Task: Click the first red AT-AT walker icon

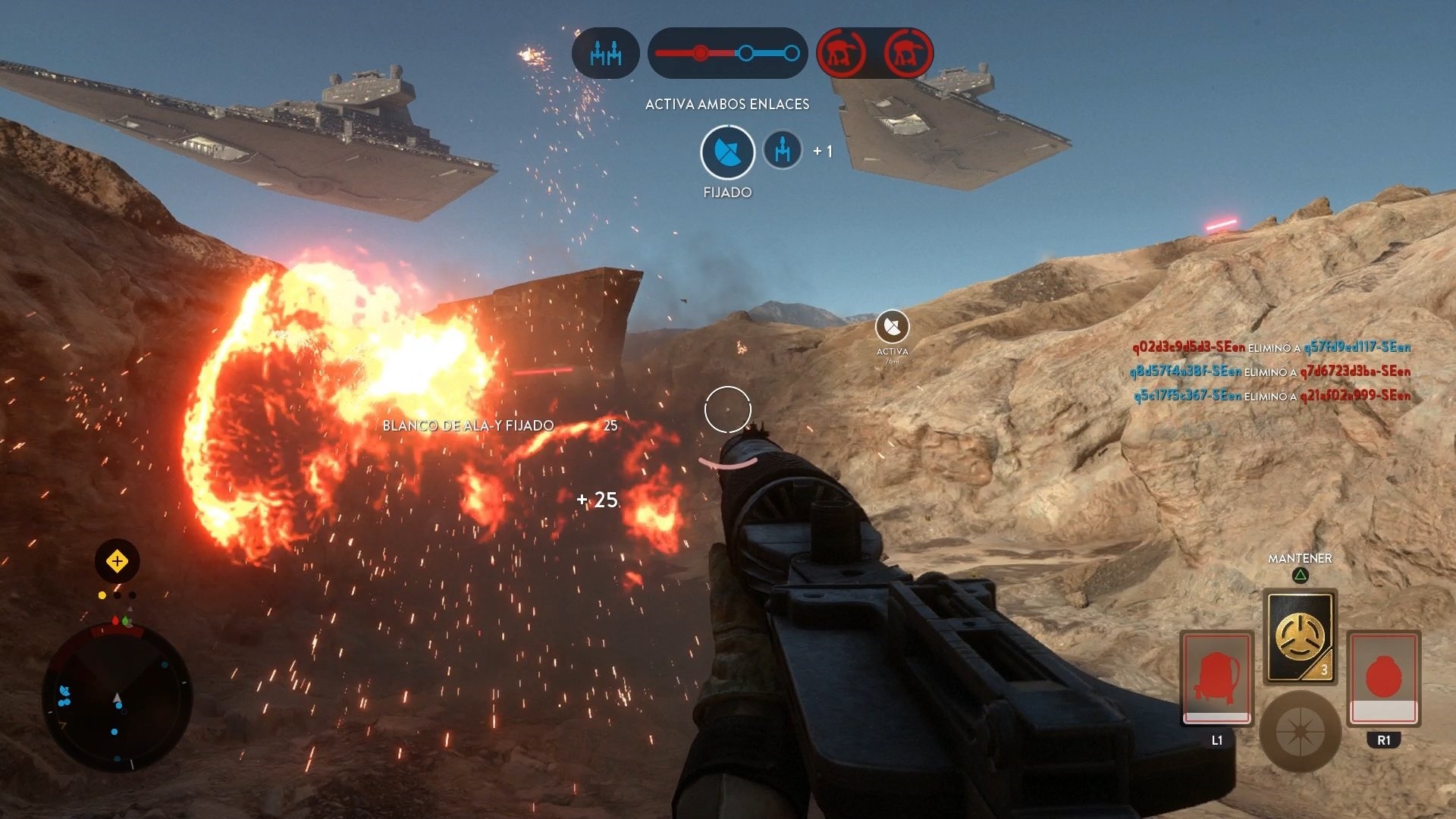Action: pos(842,52)
